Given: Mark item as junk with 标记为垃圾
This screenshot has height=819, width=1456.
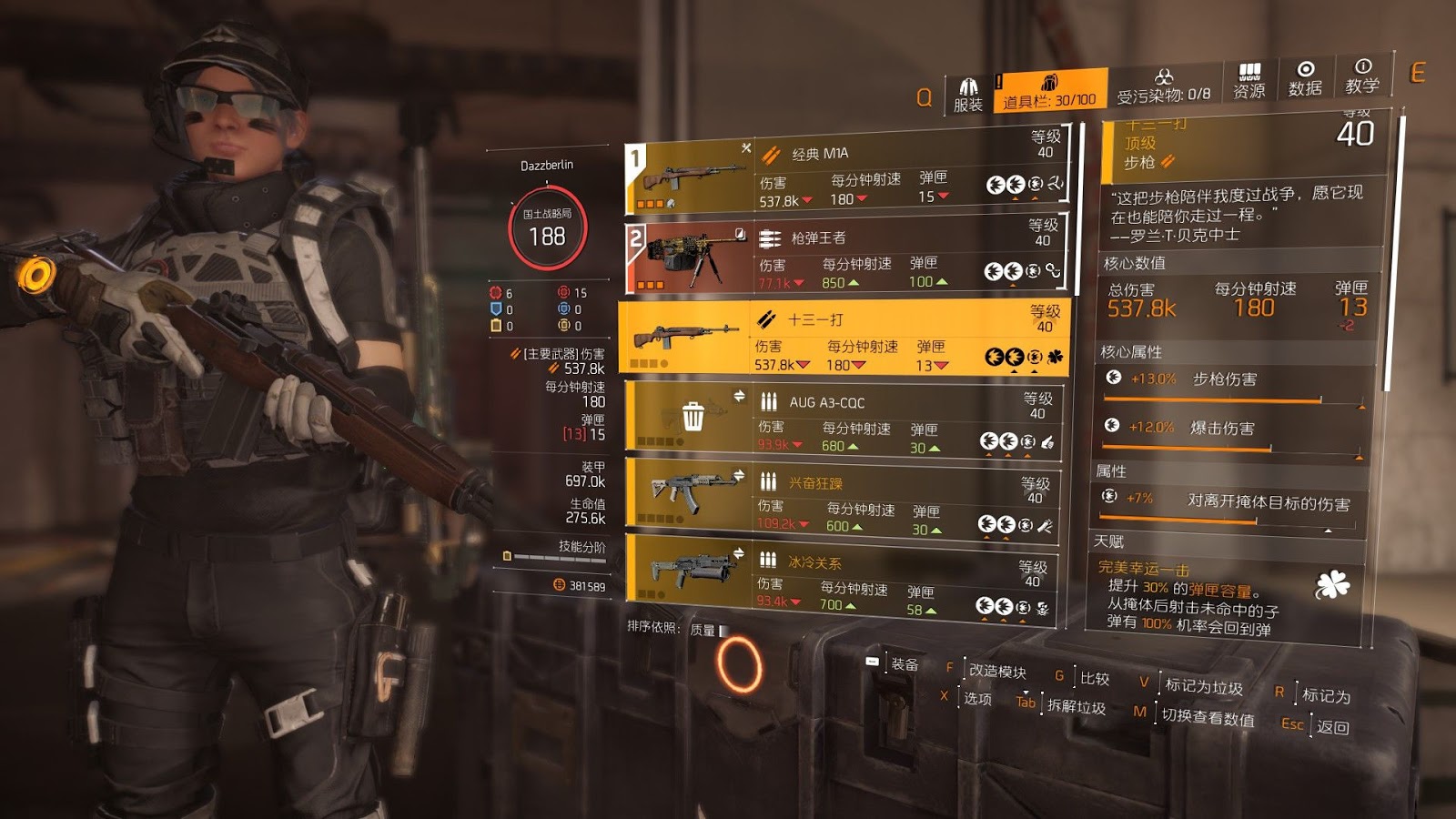Looking at the screenshot, I should (1203, 686).
